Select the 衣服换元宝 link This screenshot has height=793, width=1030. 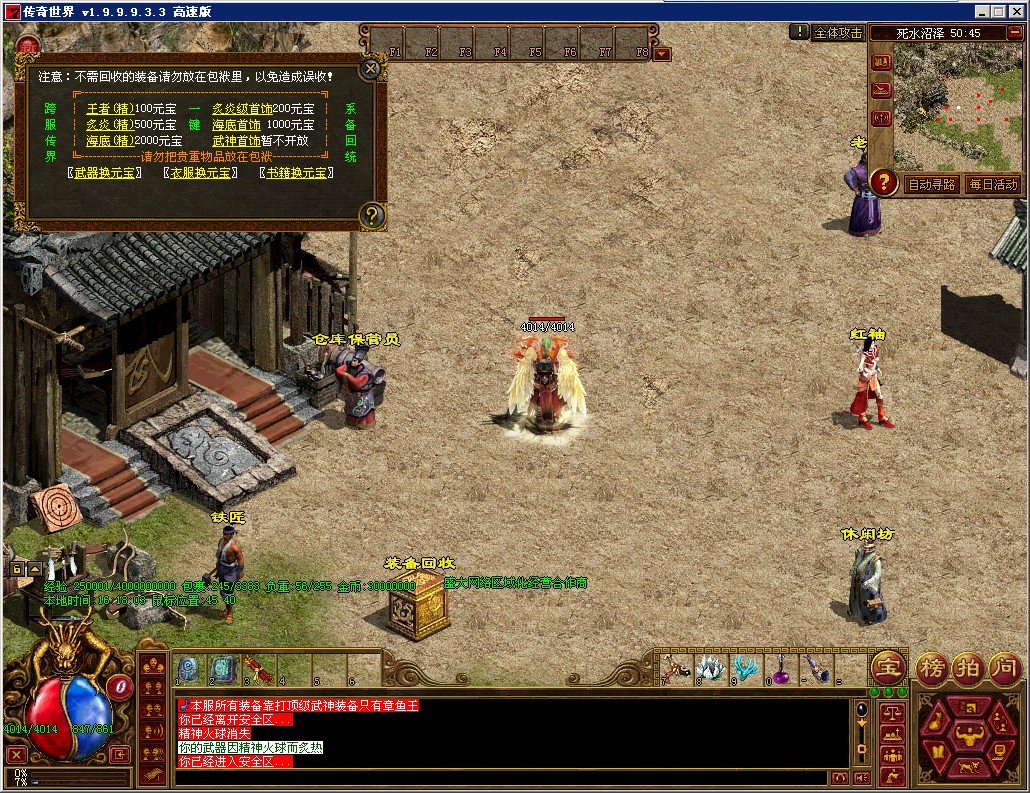[x=200, y=172]
